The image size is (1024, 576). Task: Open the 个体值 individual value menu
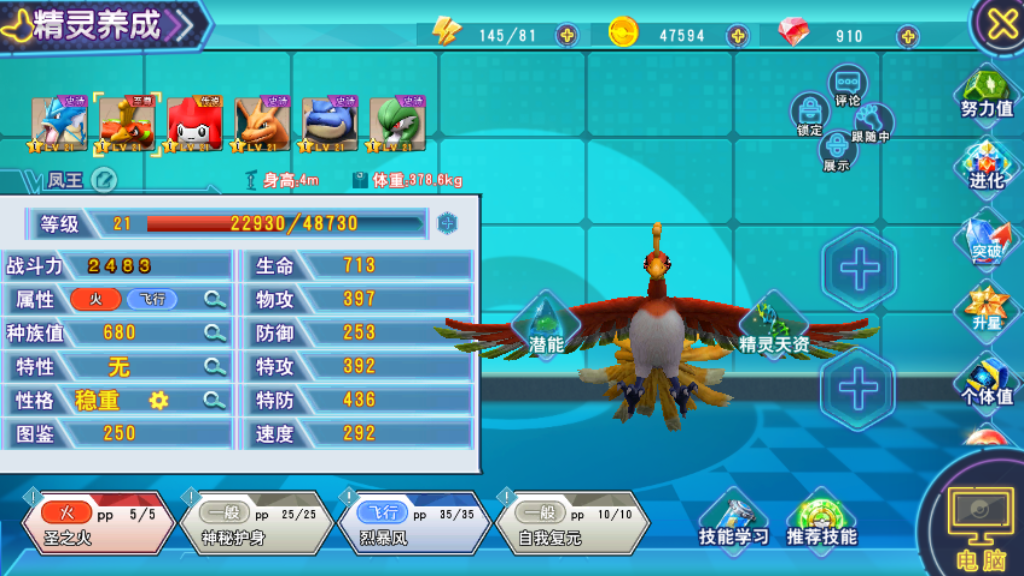click(x=987, y=382)
